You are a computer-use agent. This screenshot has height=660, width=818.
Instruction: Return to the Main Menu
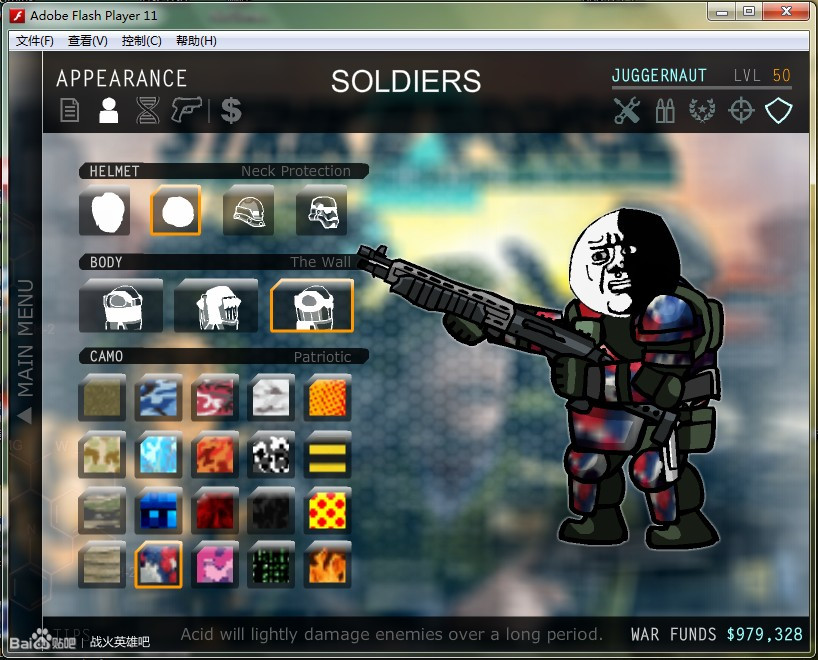(26, 350)
